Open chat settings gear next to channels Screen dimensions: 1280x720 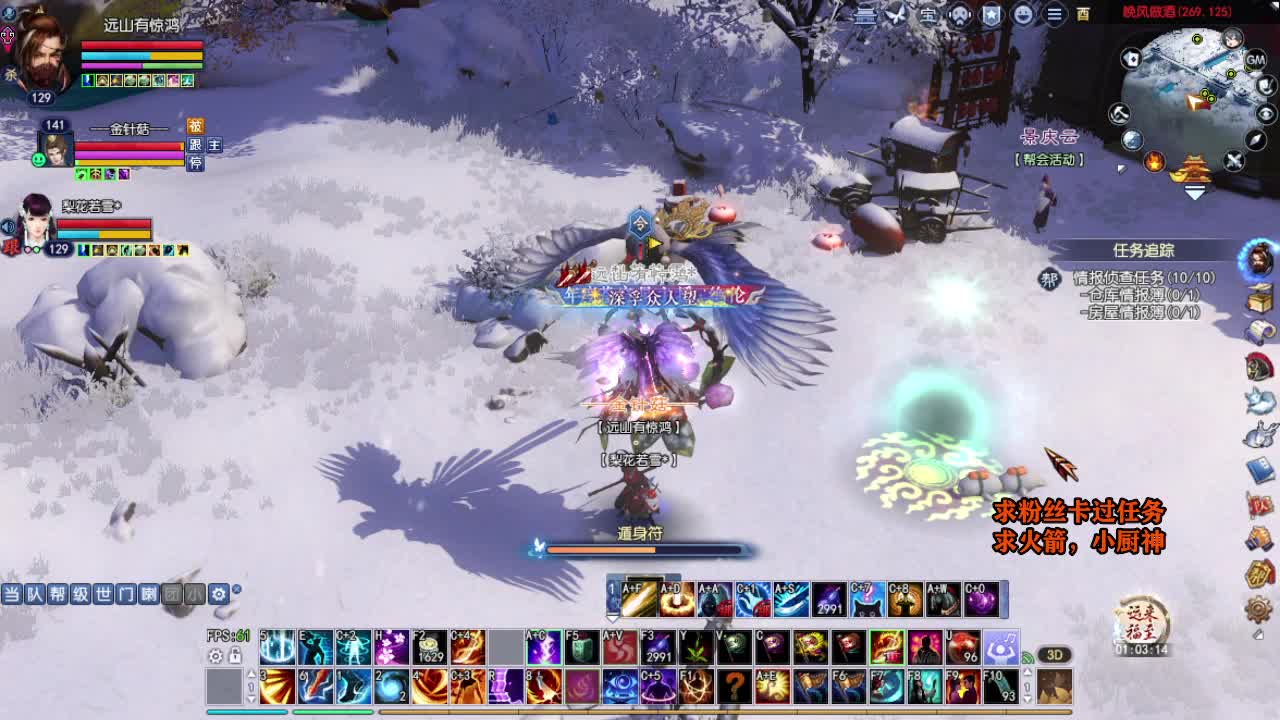pyautogui.click(x=218, y=594)
